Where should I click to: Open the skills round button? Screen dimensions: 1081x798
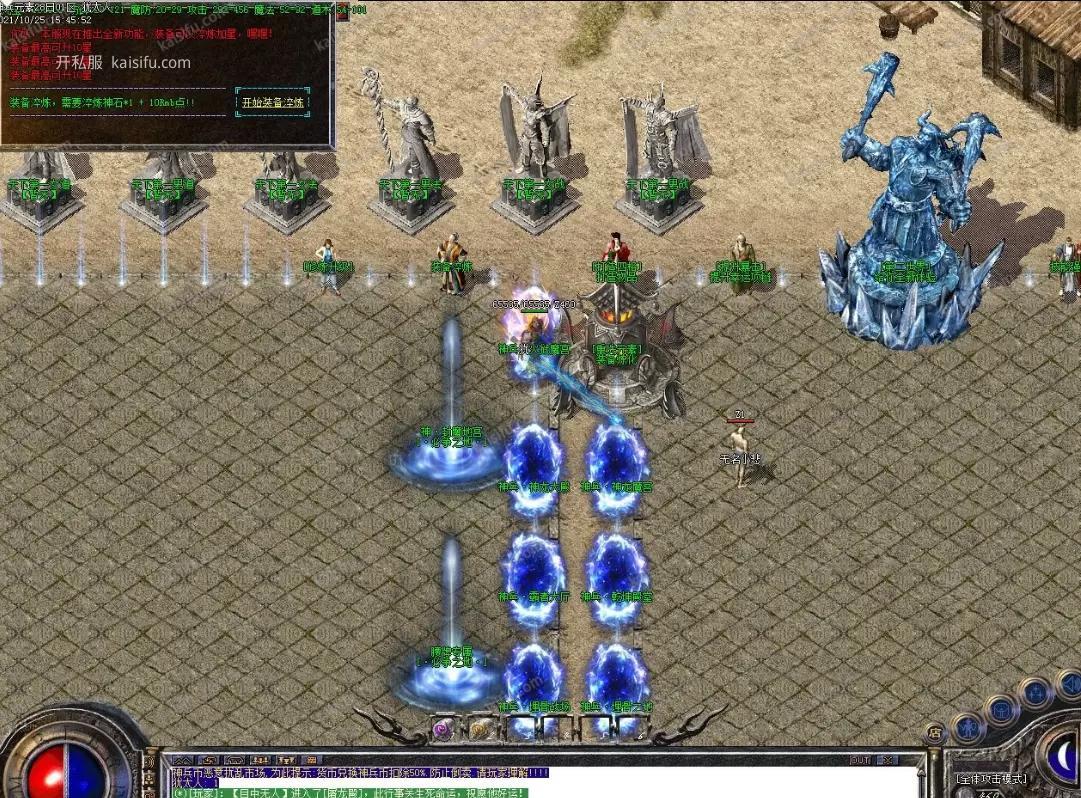point(1034,692)
